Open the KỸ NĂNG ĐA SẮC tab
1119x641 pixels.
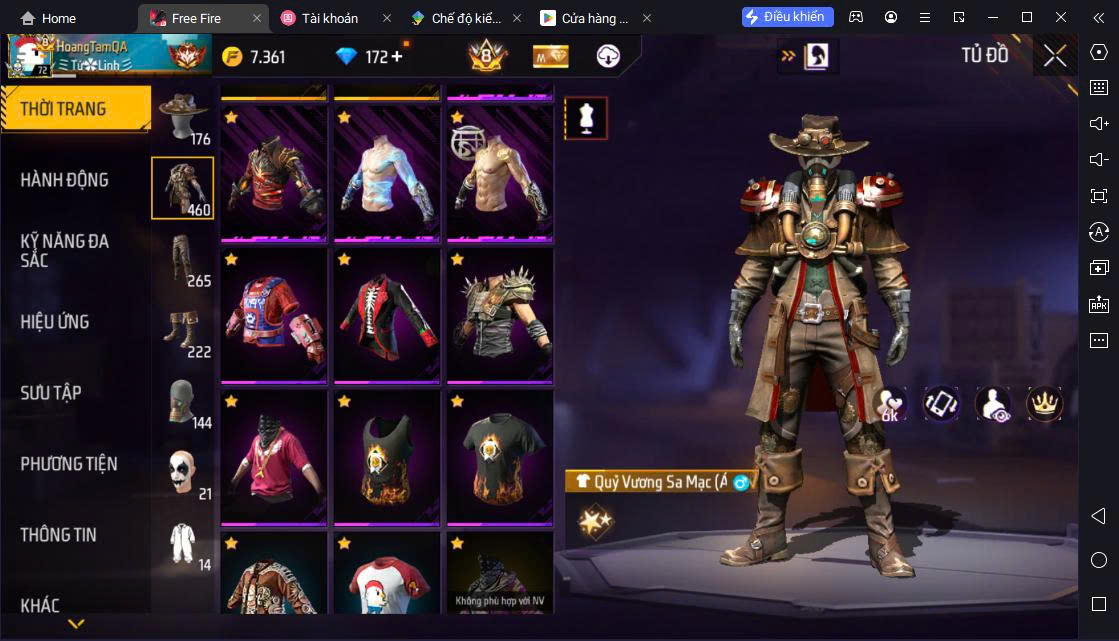65,250
